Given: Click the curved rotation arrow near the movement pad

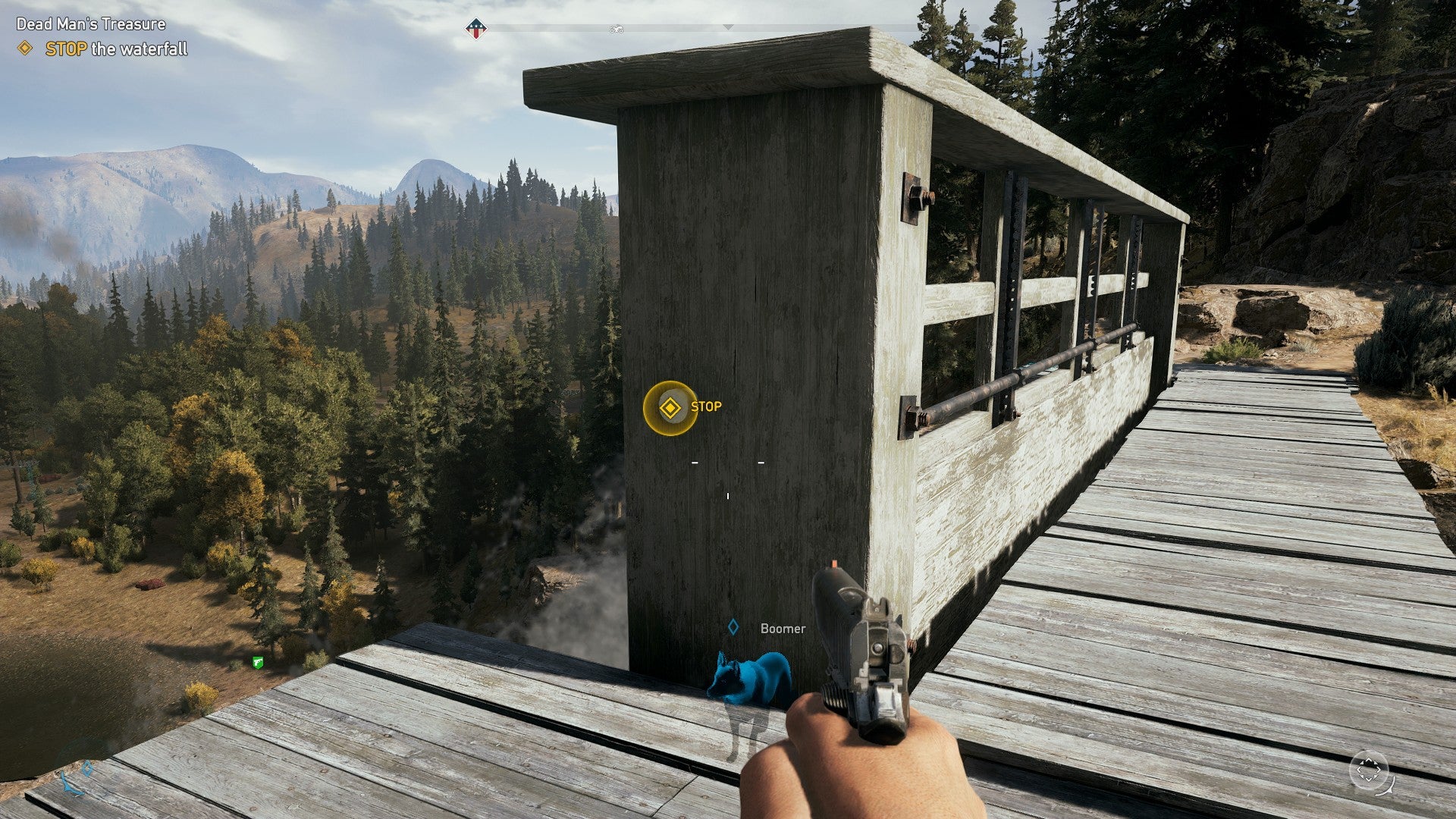Looking at the screenshot, I should [x=1386, y=787].
